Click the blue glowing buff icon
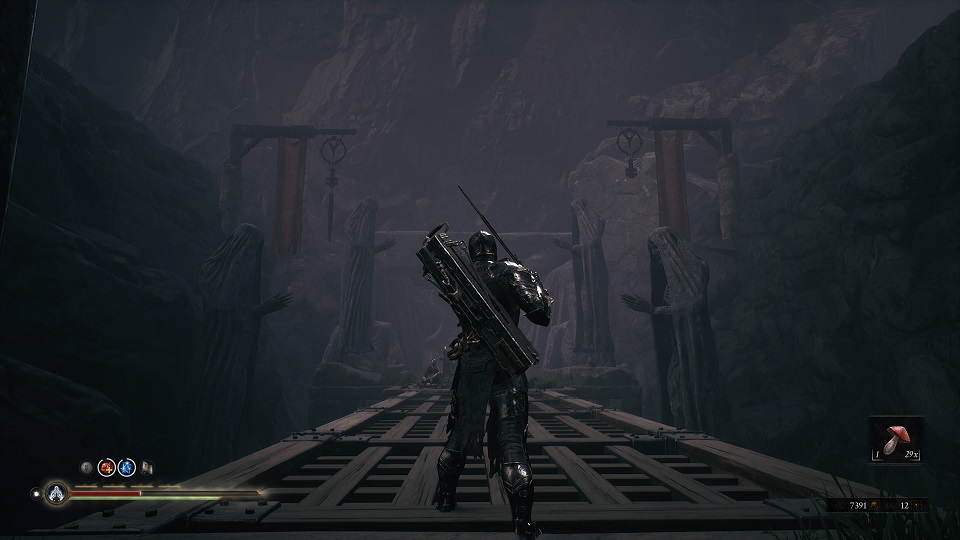The width and height of the screenshot is (960, 540). (x=126, y=466)
